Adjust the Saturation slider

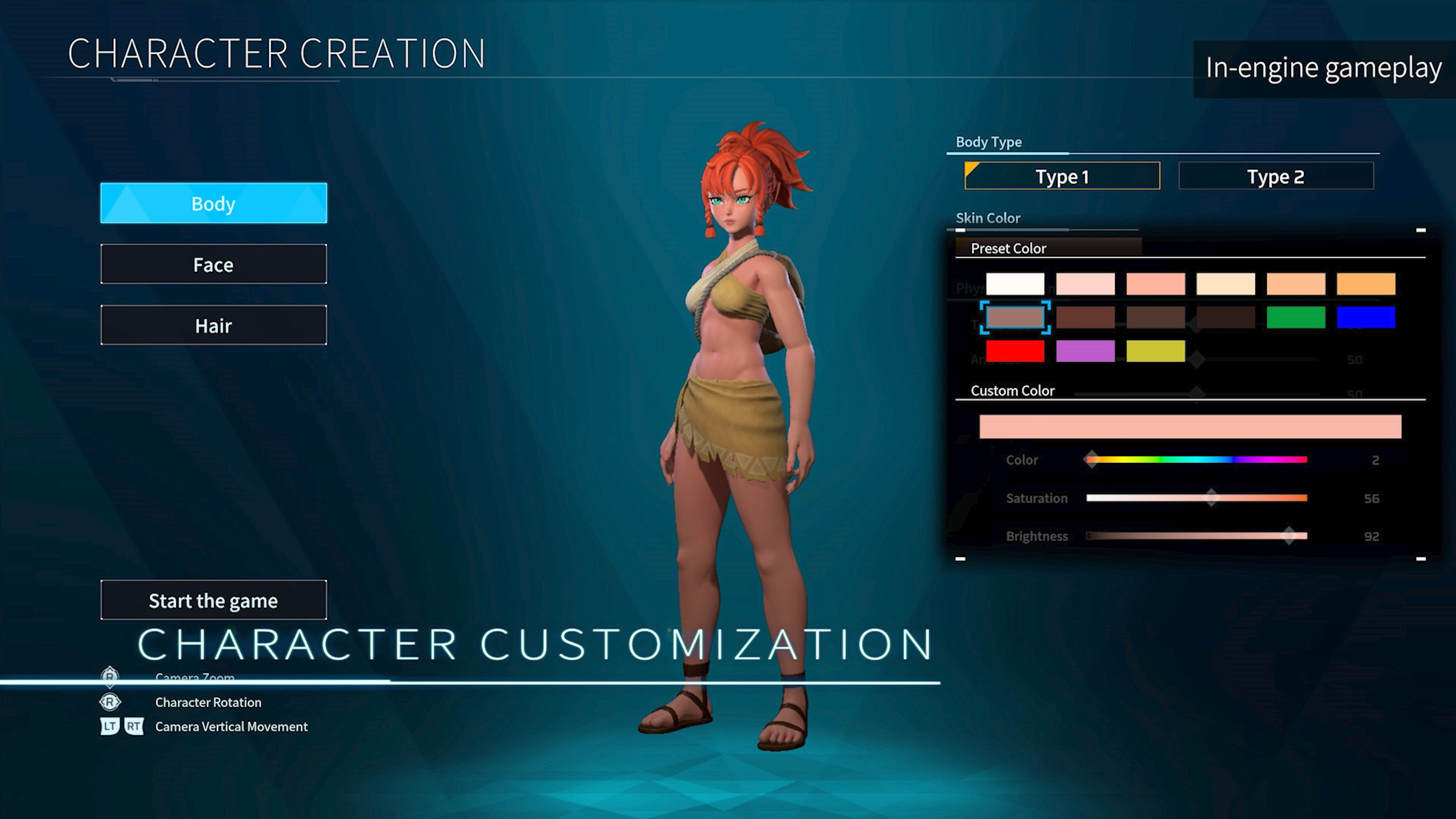1196,498
